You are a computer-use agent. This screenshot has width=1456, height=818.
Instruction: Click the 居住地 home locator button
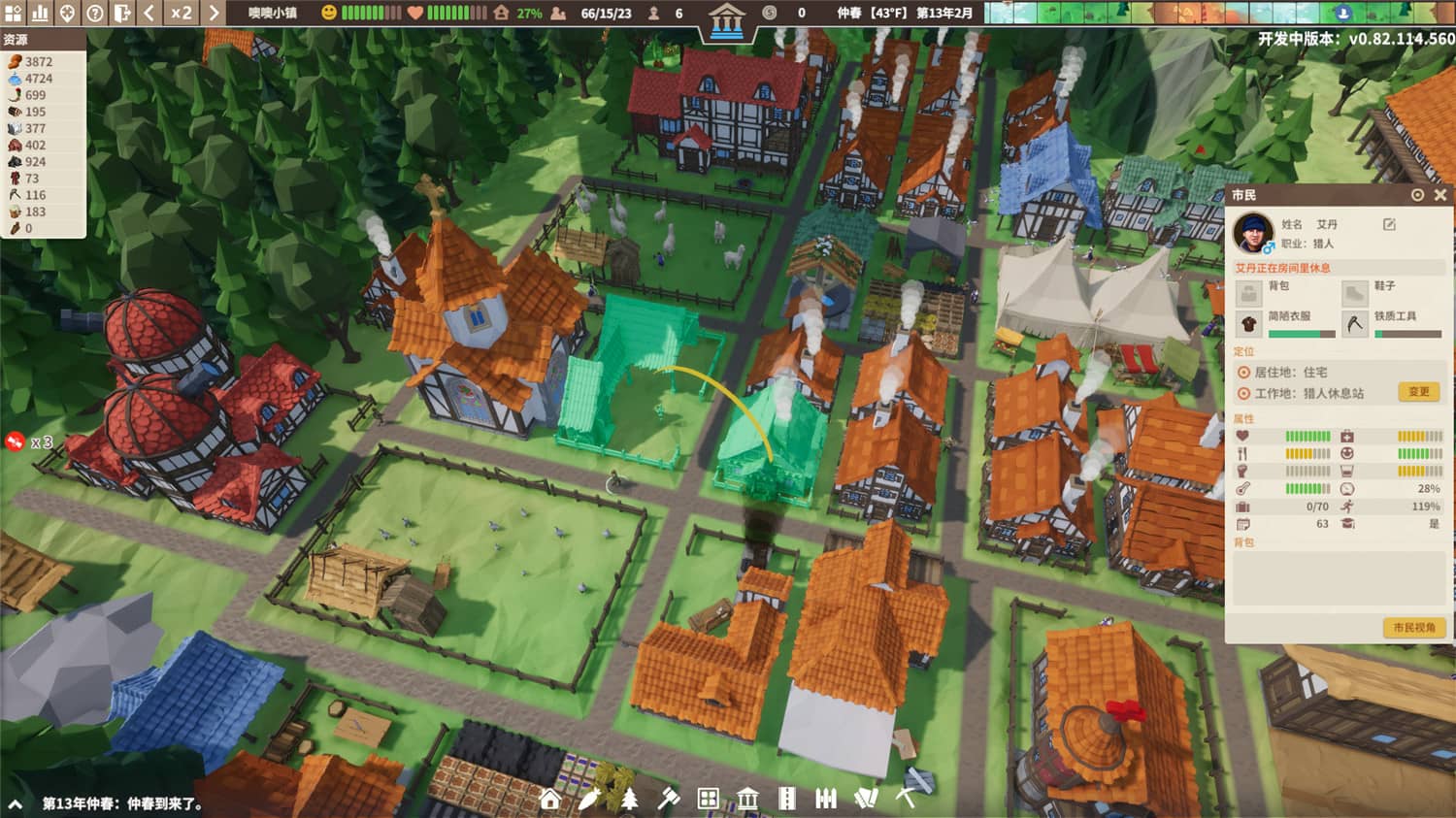pos(1243,373)
